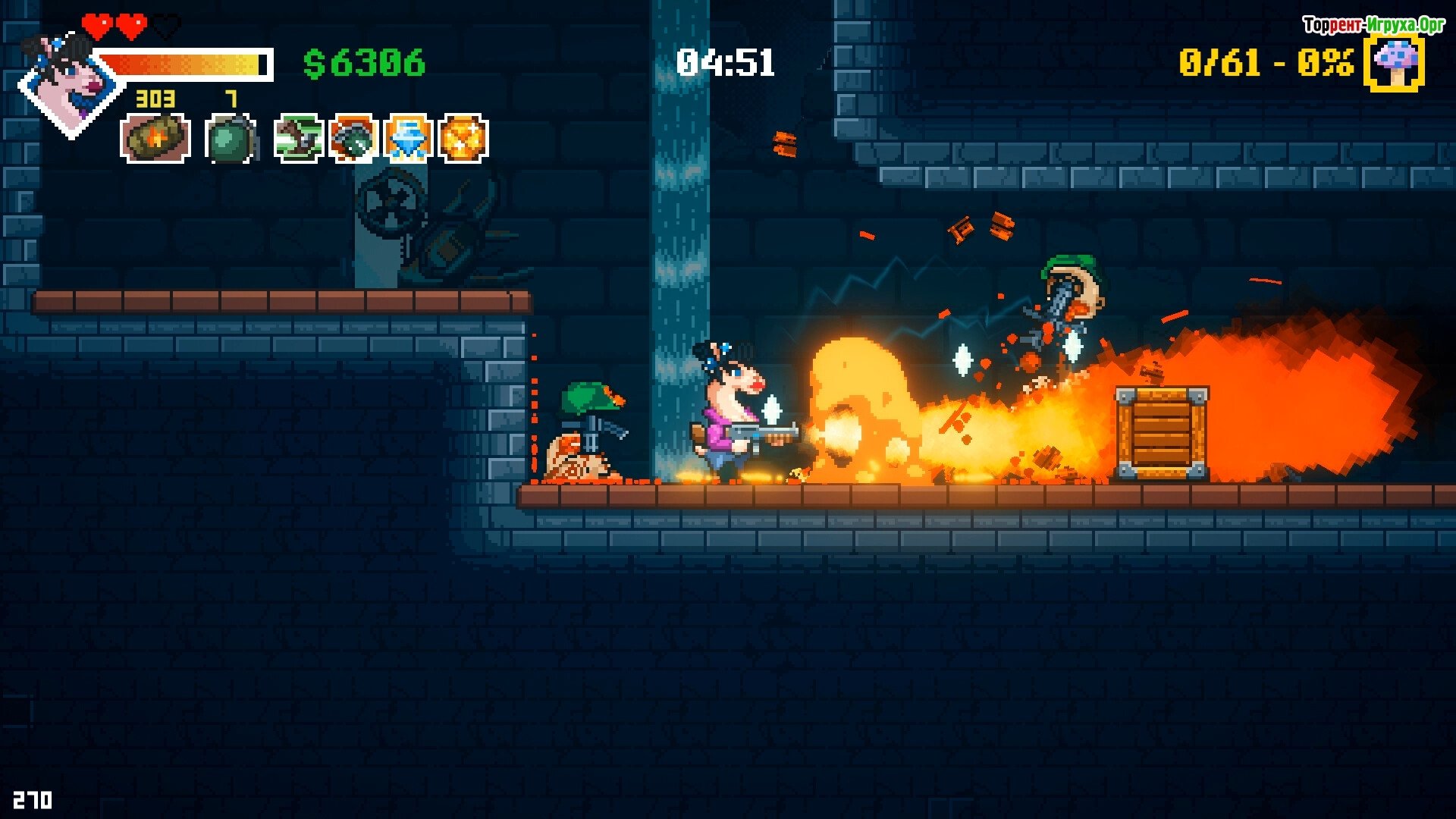Select the flamethrower fuel weapon slot
Screen dimensions: 1456x819
pyautogui.click(x=155, y=138)
